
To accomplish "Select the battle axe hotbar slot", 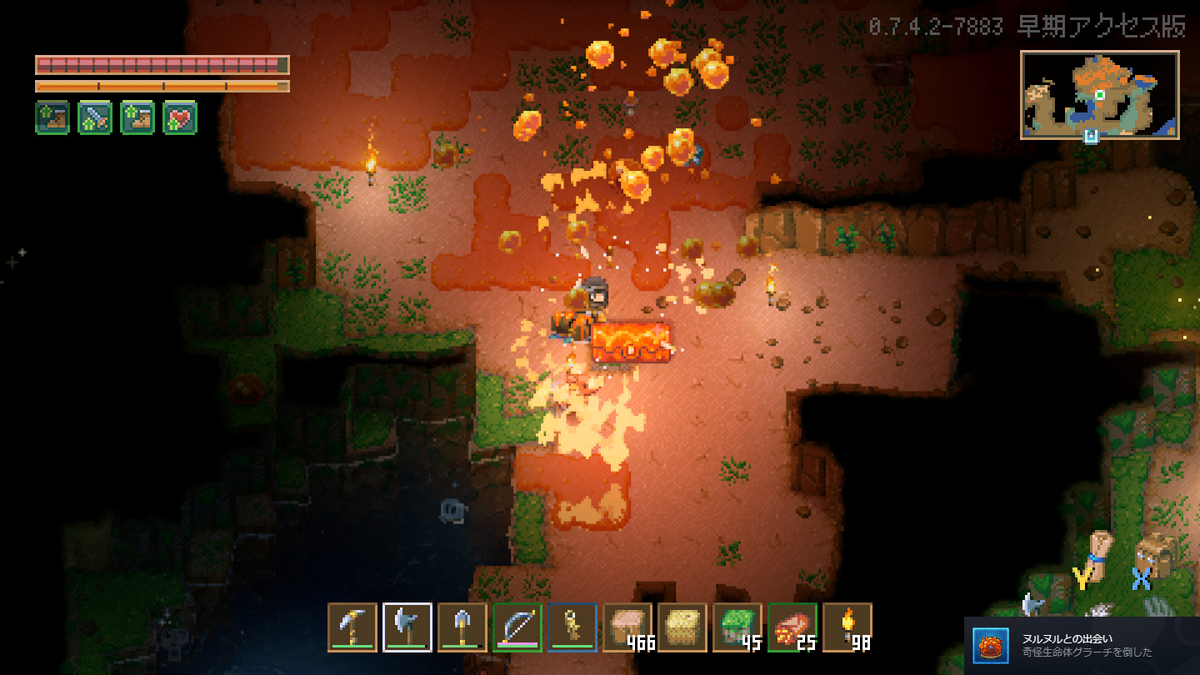I will coord(408,627).
